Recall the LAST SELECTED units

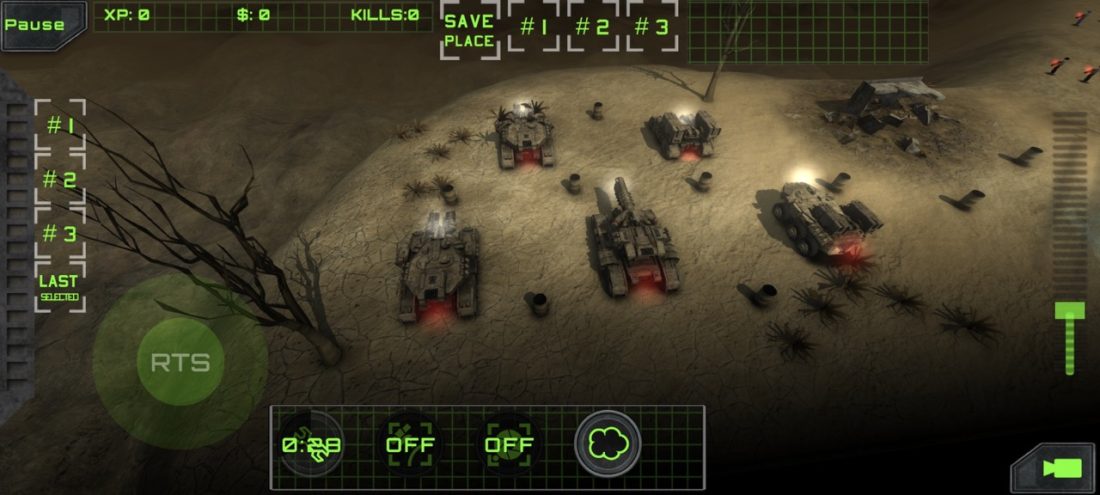click(60, 286)
